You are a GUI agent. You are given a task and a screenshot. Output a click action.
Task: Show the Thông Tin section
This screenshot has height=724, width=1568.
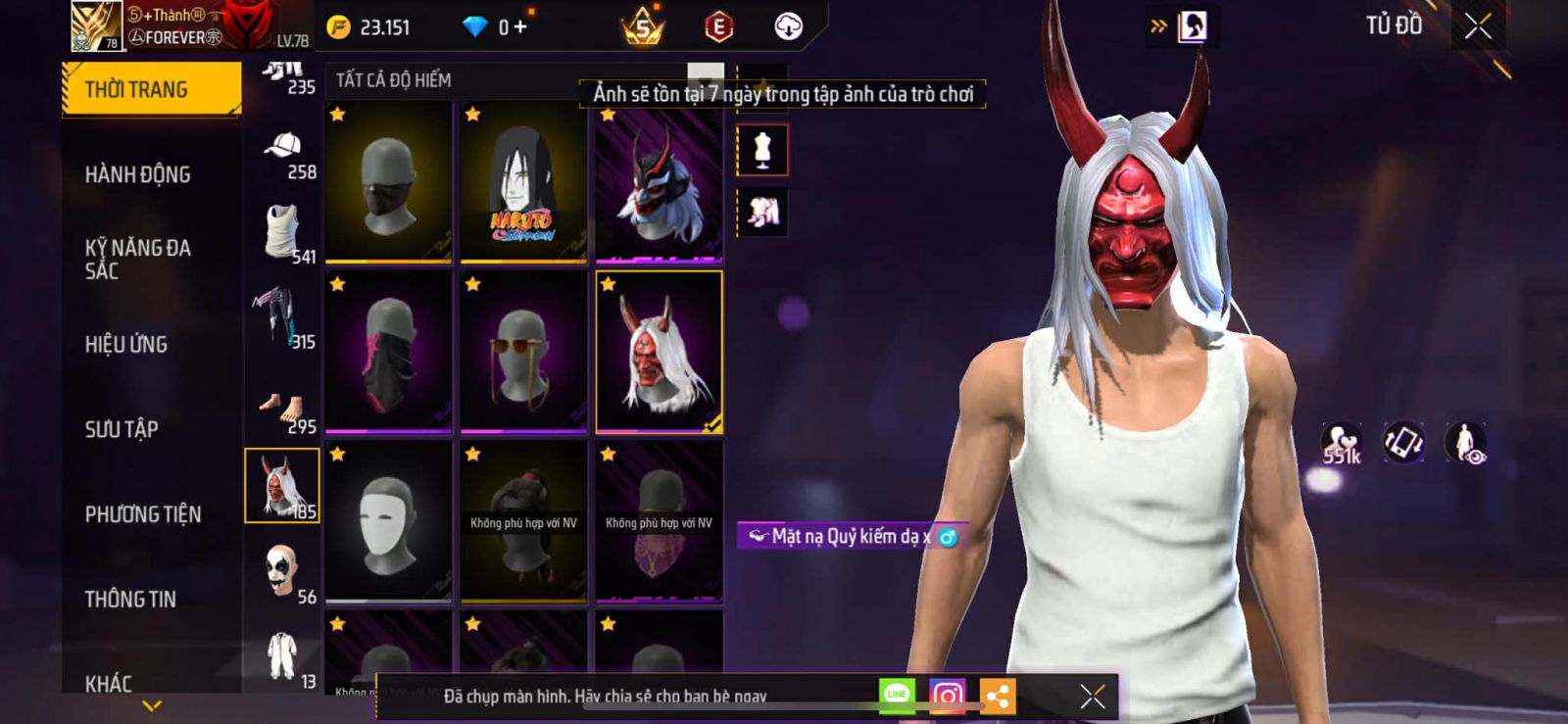point(130,599)
